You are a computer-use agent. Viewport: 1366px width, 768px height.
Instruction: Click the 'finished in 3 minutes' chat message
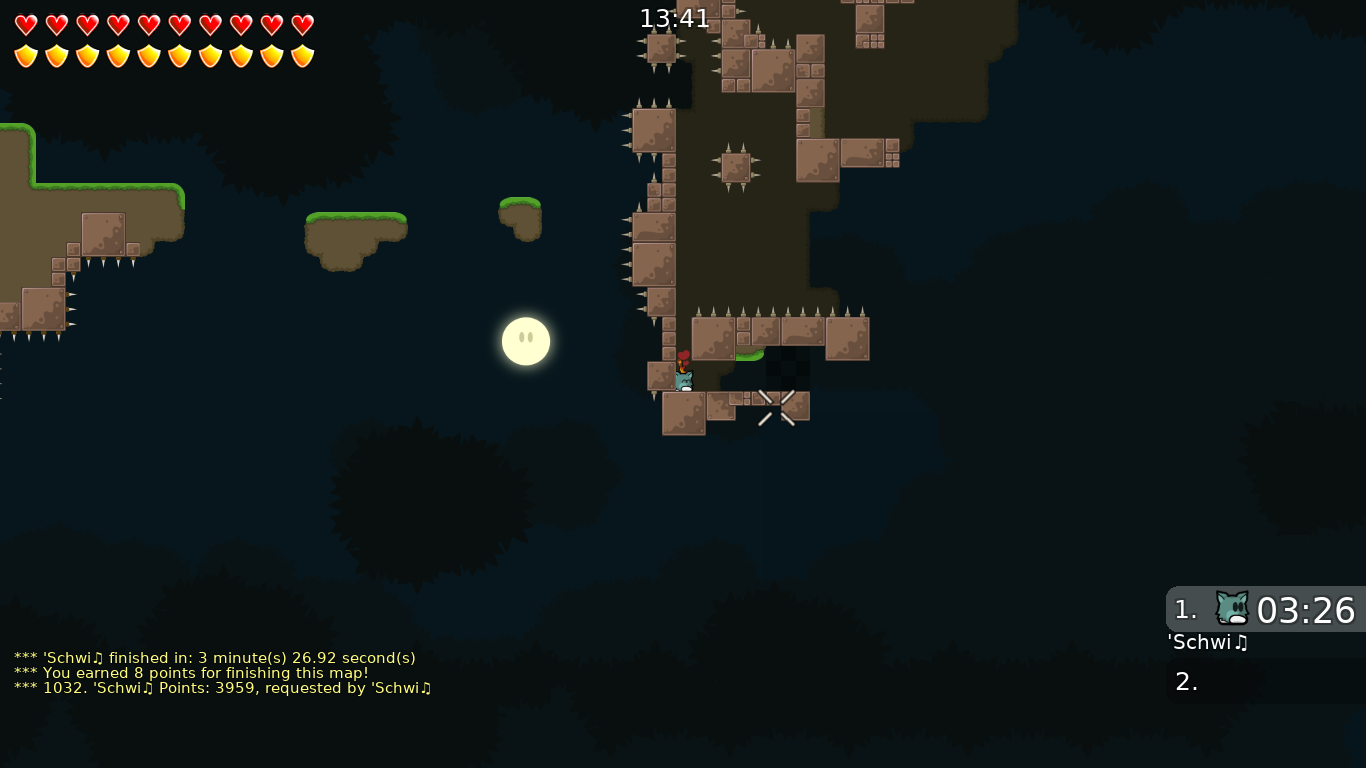tap(213, 658)
